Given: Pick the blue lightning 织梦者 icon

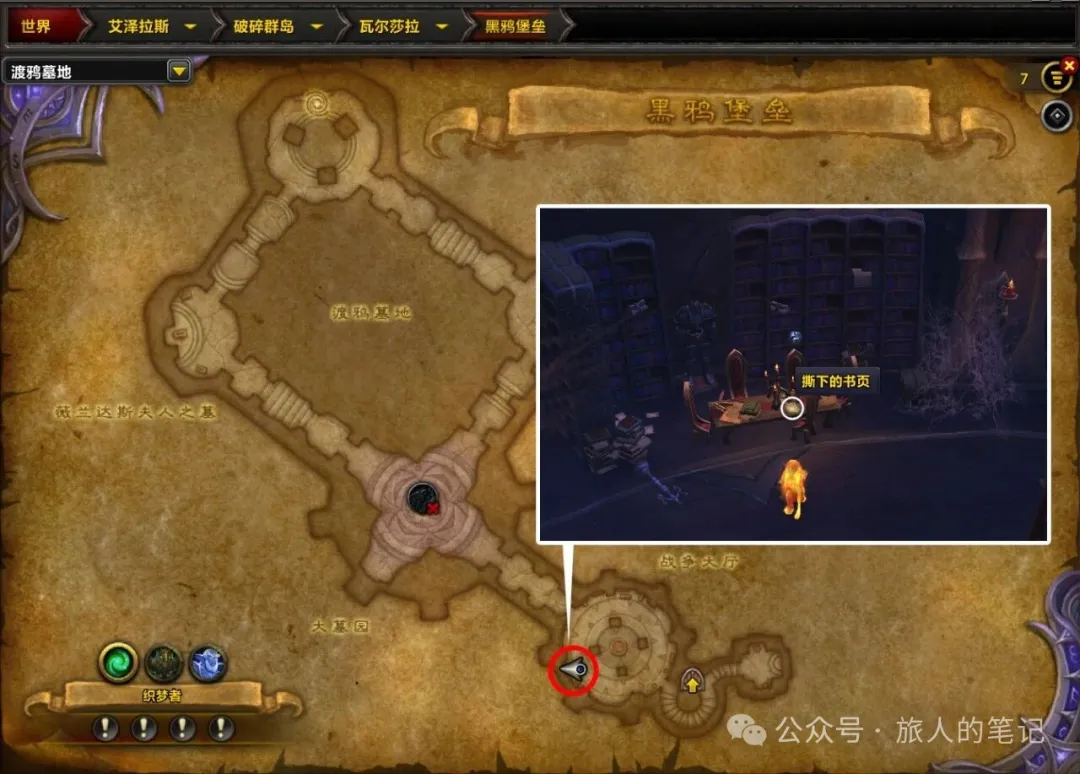Looking at the screenshot, I should click(208, 662).
